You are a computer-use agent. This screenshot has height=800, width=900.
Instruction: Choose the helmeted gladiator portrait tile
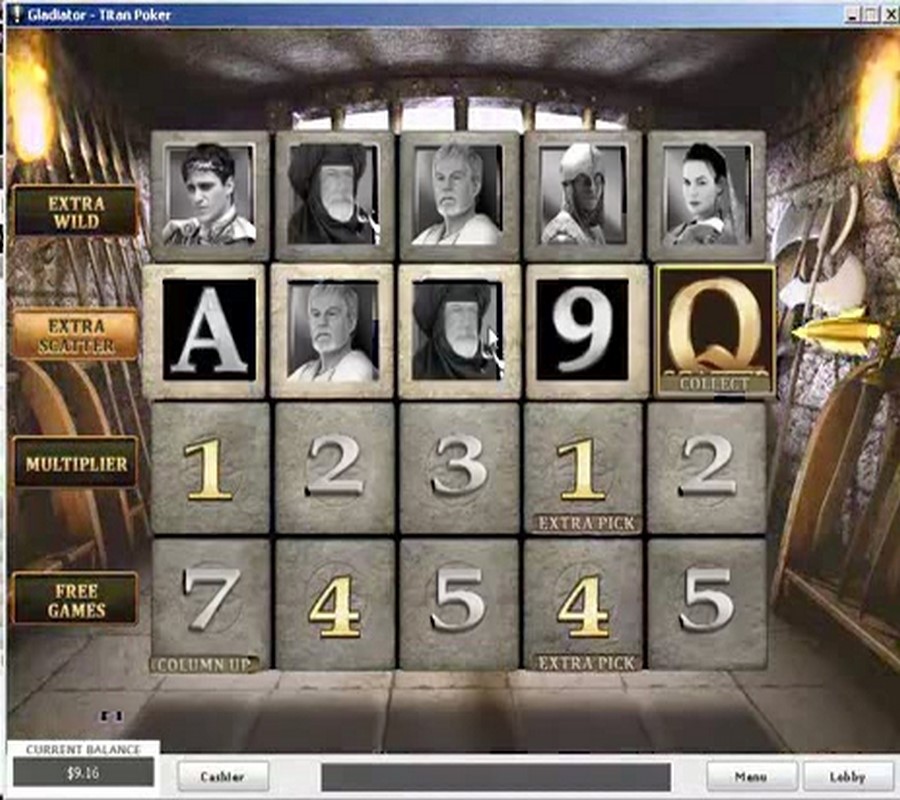click(x=584, y=196)
